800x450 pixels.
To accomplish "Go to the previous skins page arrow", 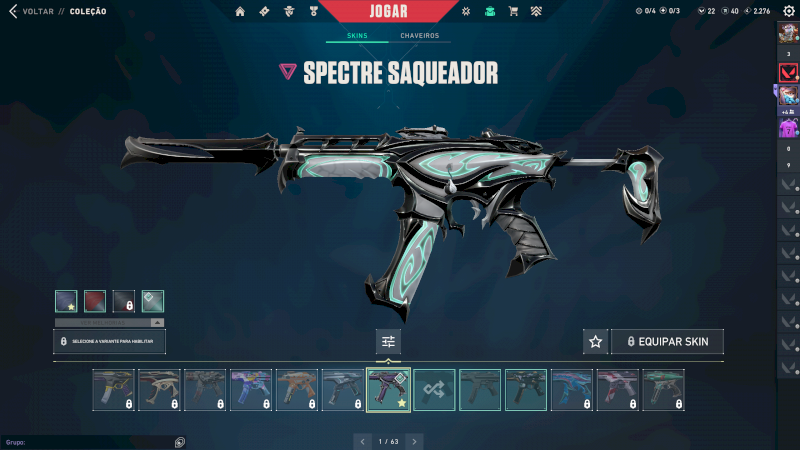I will tap(362, 440).
